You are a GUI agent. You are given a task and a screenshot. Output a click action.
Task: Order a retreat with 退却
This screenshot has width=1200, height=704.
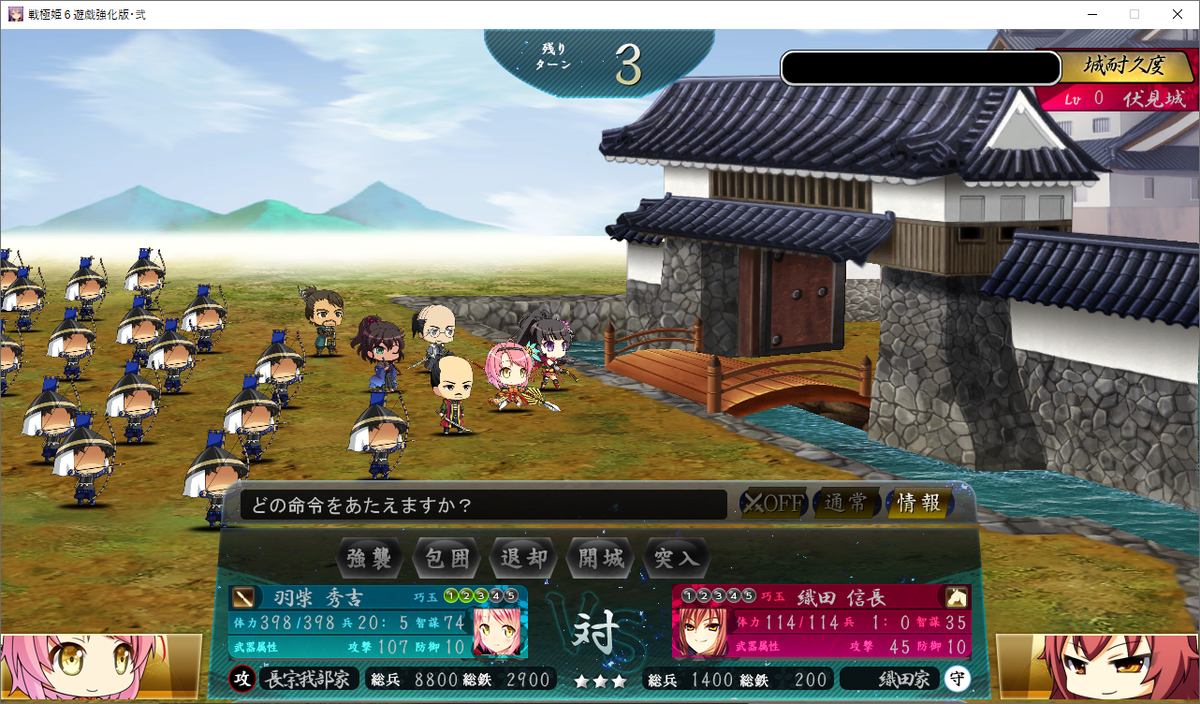(524, 558)
